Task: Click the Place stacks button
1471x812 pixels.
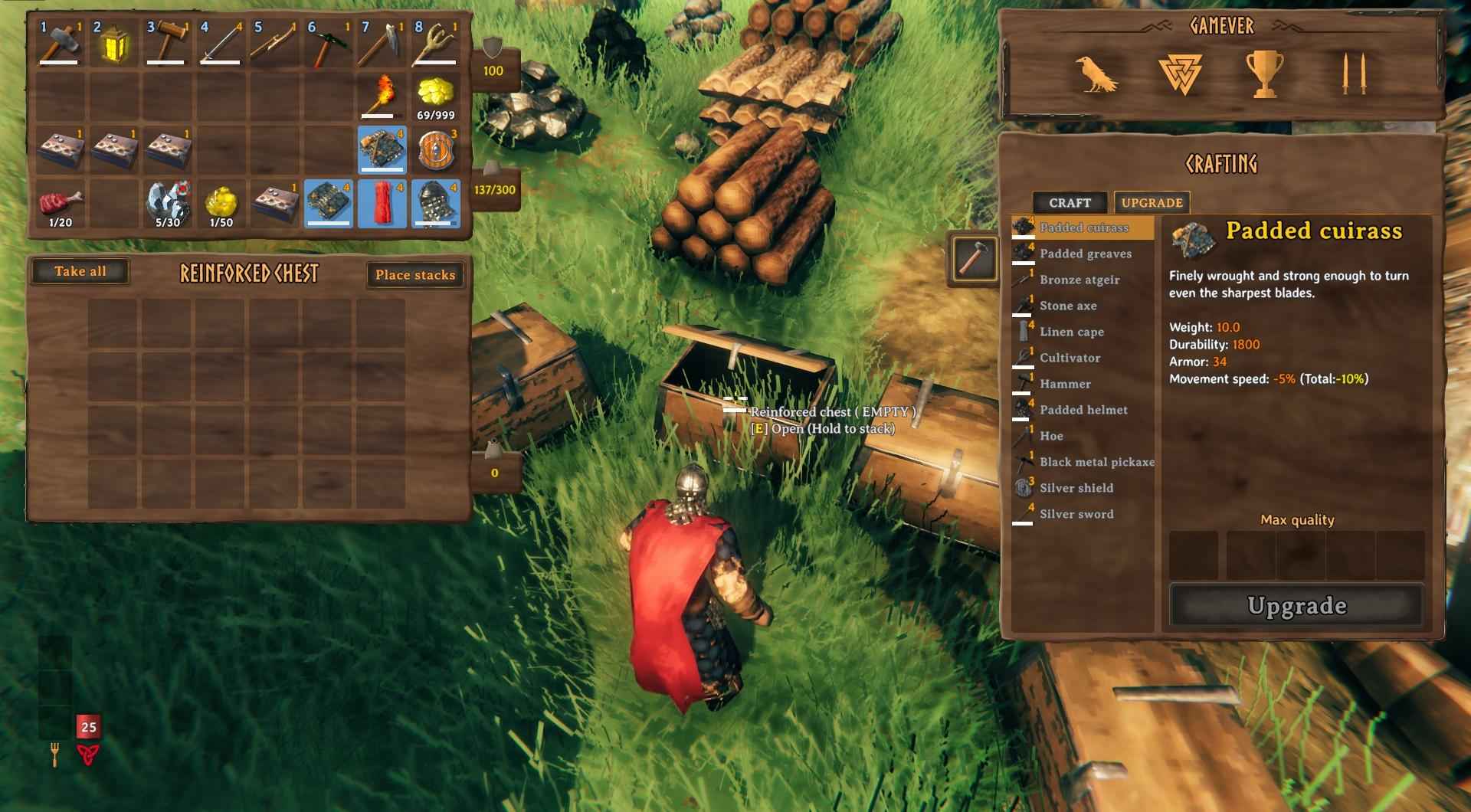Action: (414, 275)
